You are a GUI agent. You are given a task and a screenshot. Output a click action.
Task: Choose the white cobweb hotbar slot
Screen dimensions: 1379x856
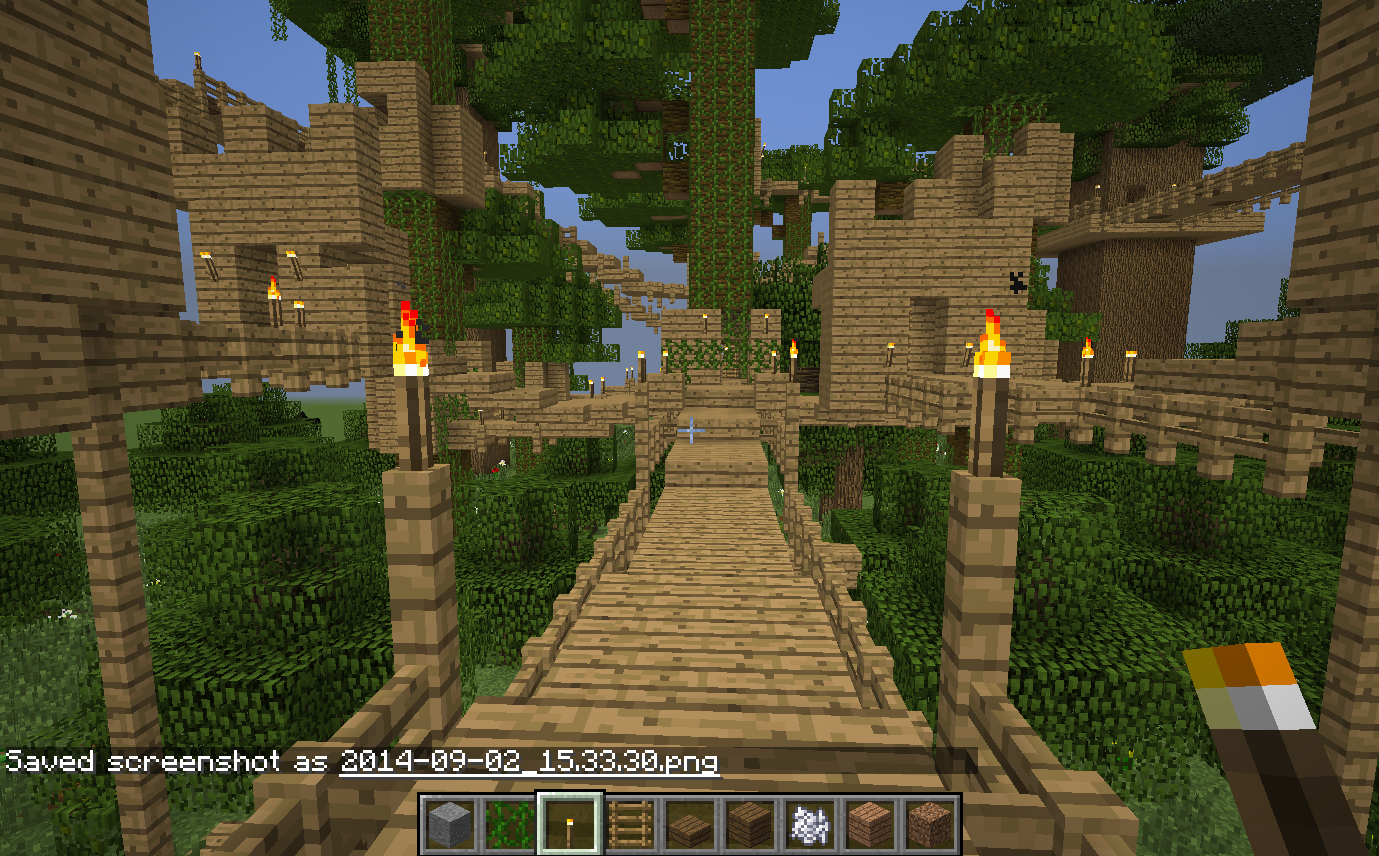pyautogui.click(x=809, y=825)
